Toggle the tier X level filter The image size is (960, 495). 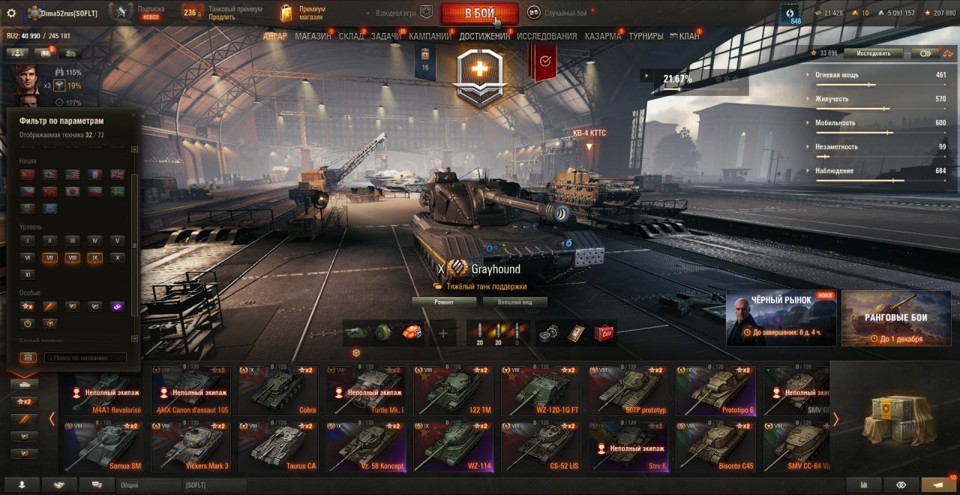117,257
